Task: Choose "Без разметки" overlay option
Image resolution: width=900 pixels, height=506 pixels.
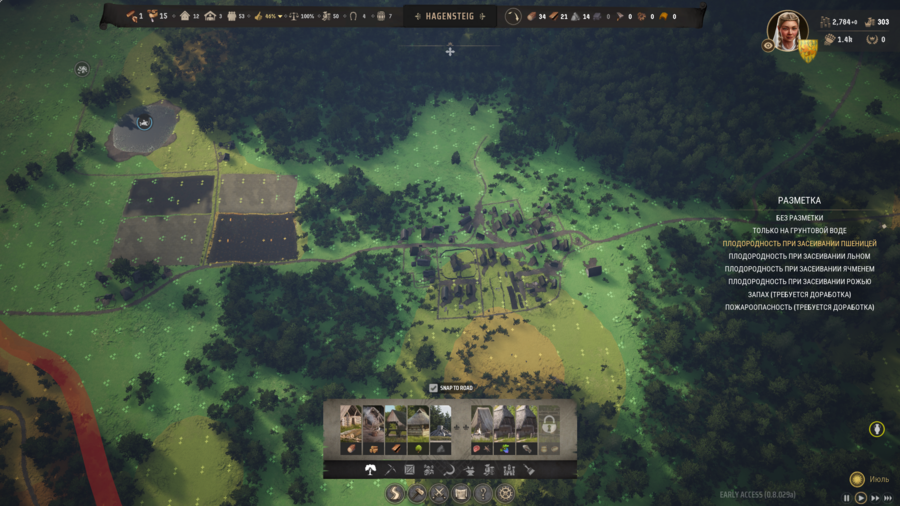Action: point(799,218)
